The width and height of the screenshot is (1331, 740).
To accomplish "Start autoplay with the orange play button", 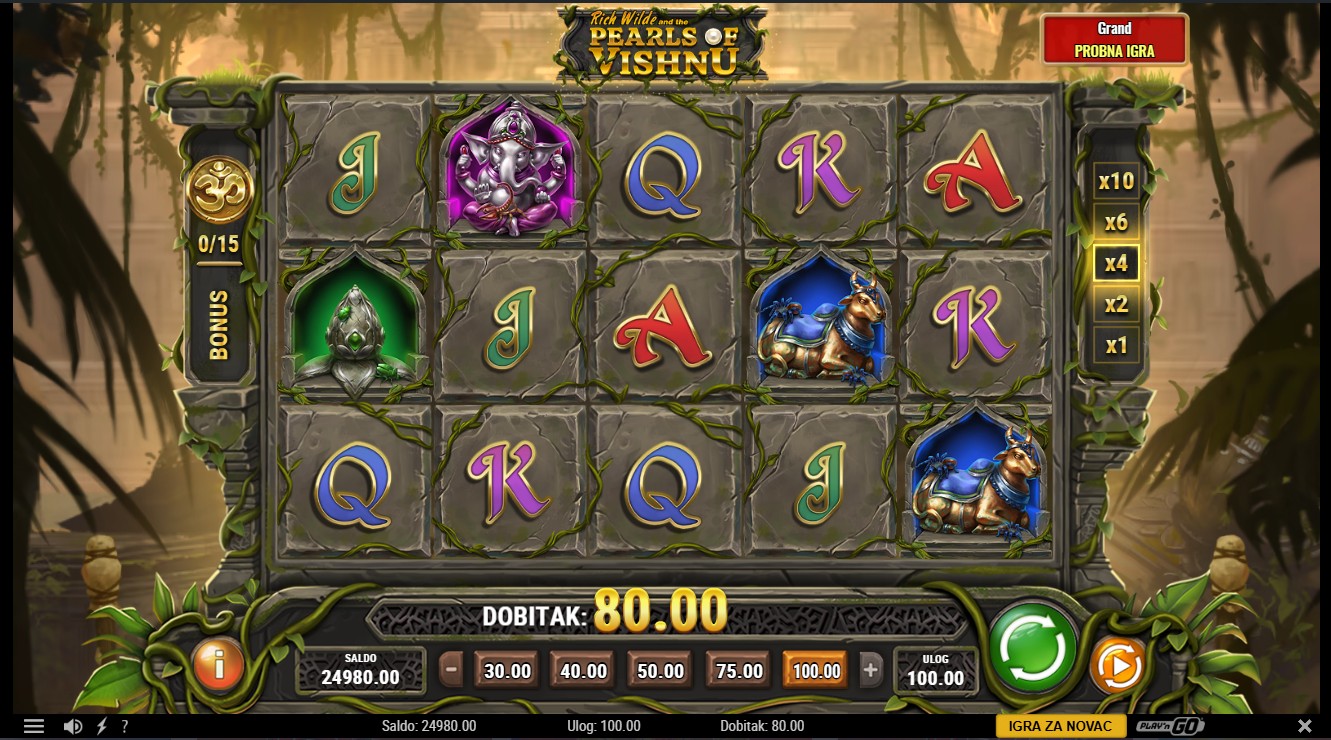I will [1117, 664].
